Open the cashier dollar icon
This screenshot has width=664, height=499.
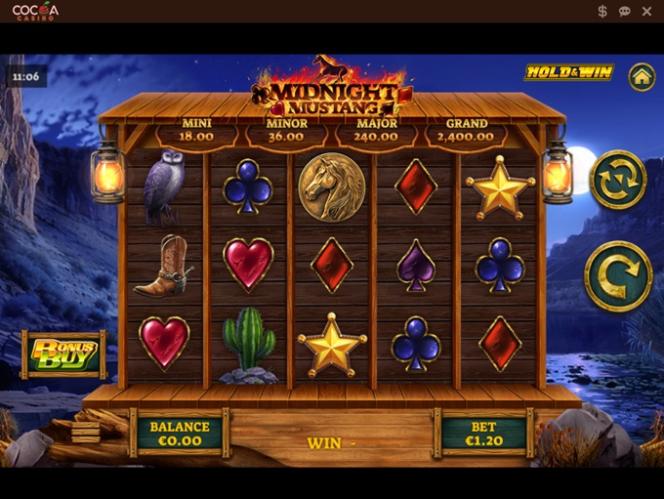(x=602, y=11)
